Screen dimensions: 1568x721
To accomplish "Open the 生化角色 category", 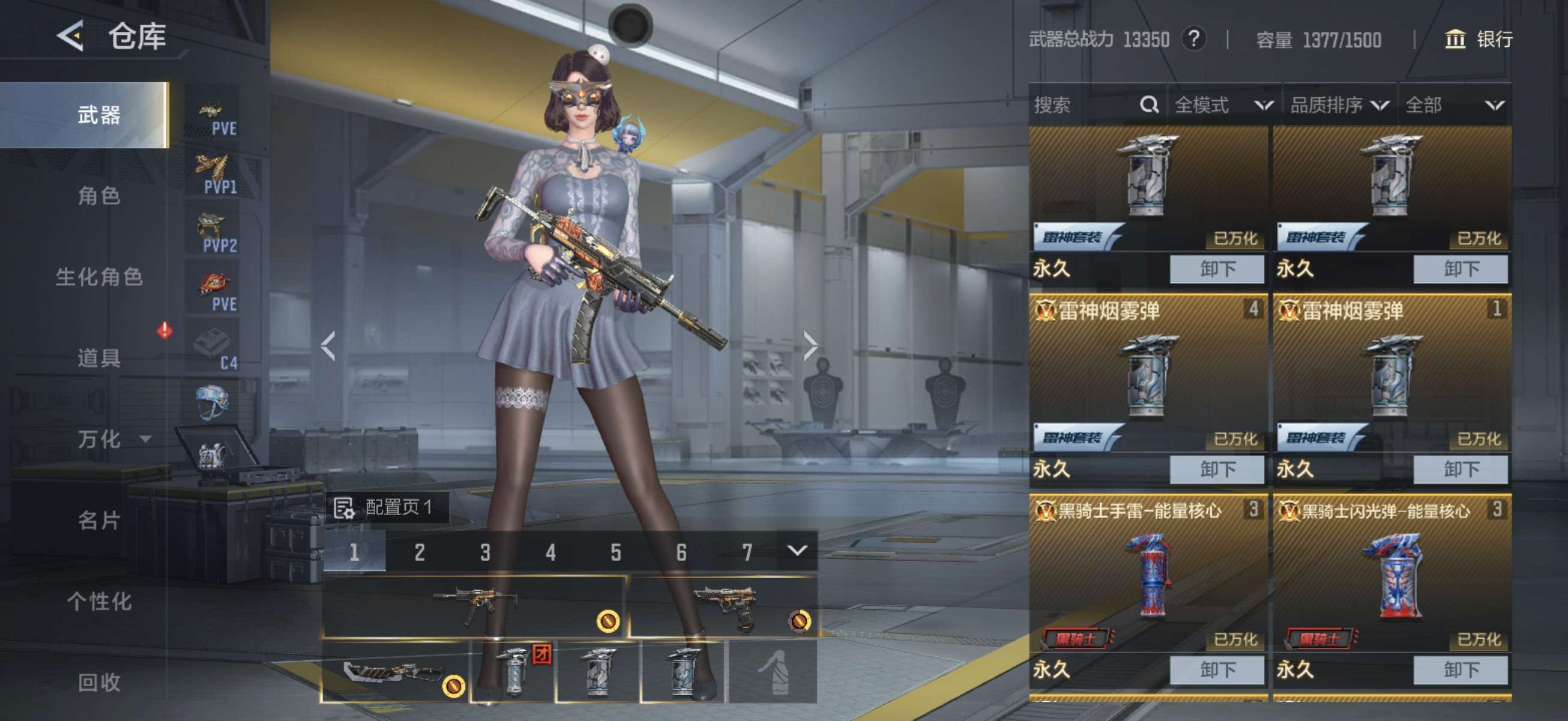I will [99, 277].
